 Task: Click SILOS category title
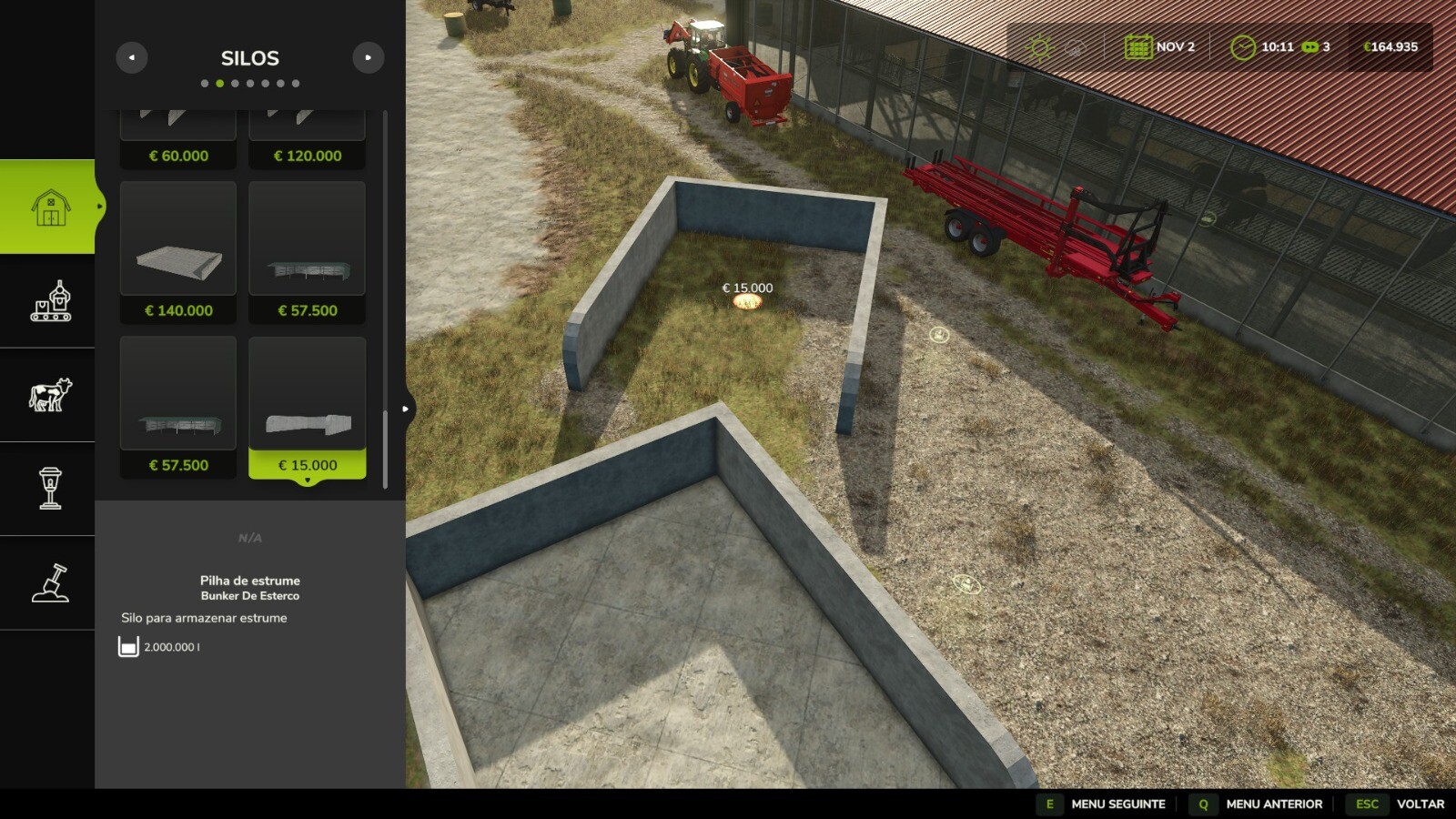tap(249, 58)
